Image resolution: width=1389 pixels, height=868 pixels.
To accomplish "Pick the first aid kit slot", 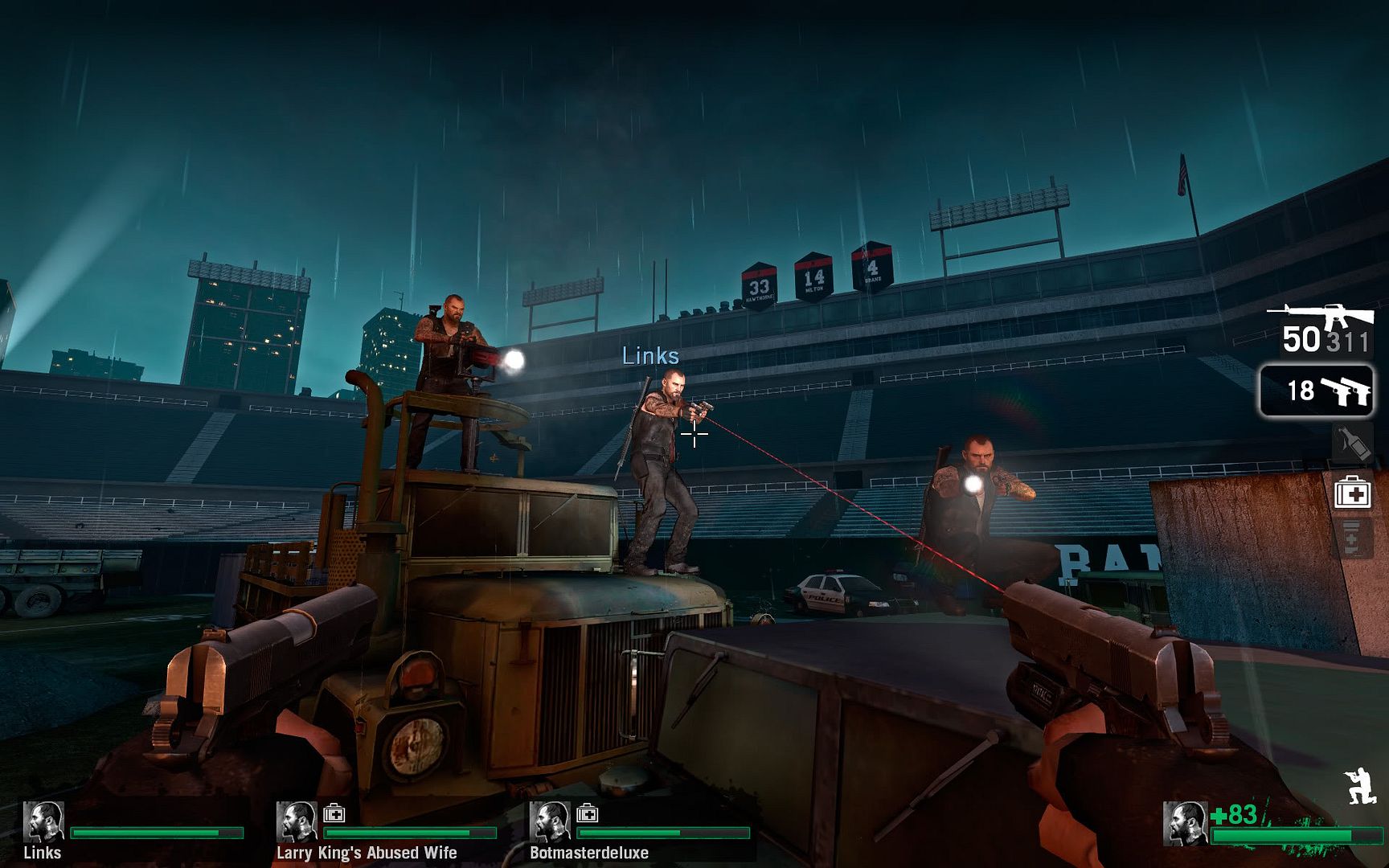I will [x=1352, y=492].
